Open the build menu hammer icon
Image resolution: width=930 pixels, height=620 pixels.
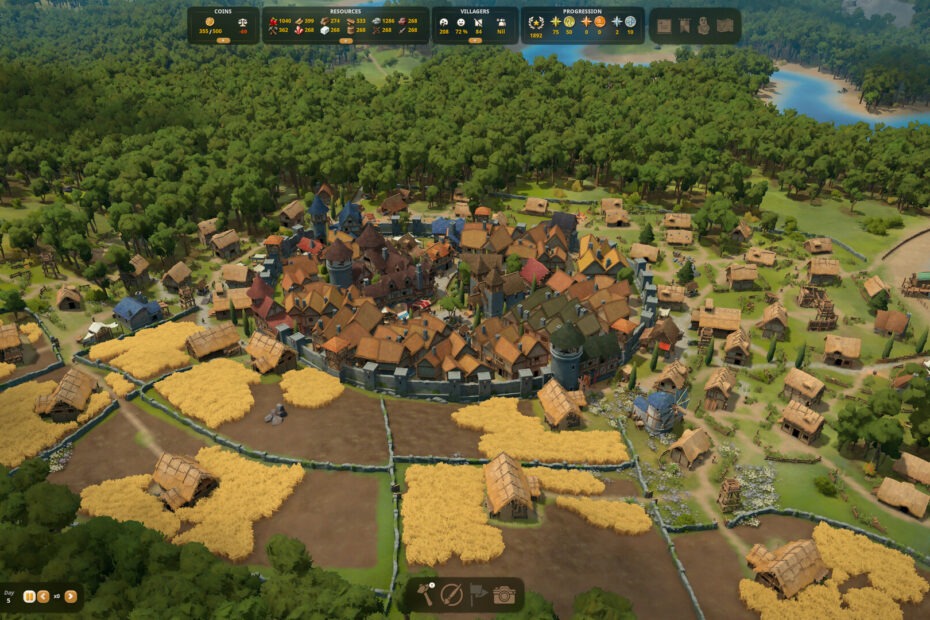tap(425, 595)
